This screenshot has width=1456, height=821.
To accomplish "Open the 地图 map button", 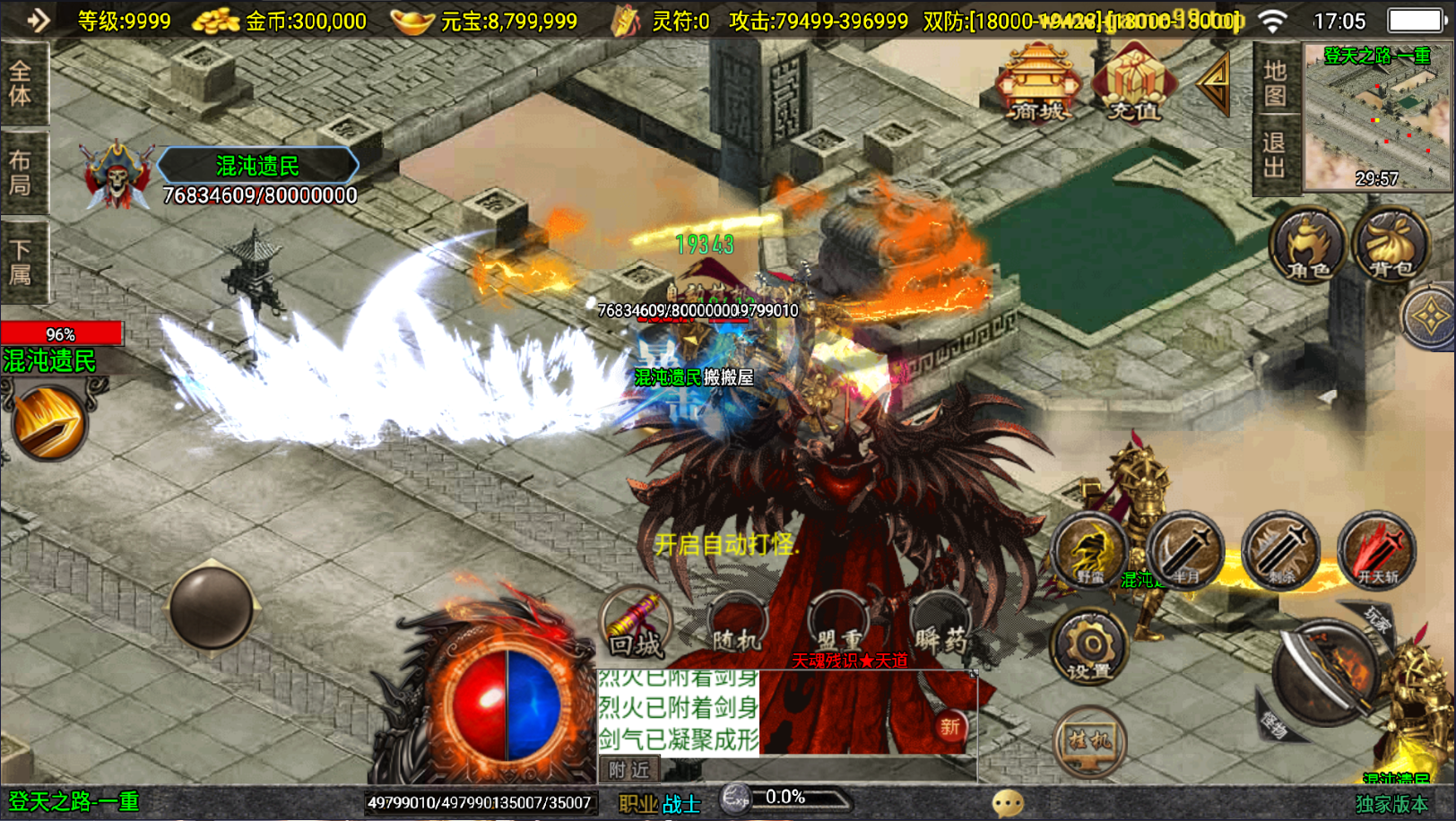I will coord(1275,82).
